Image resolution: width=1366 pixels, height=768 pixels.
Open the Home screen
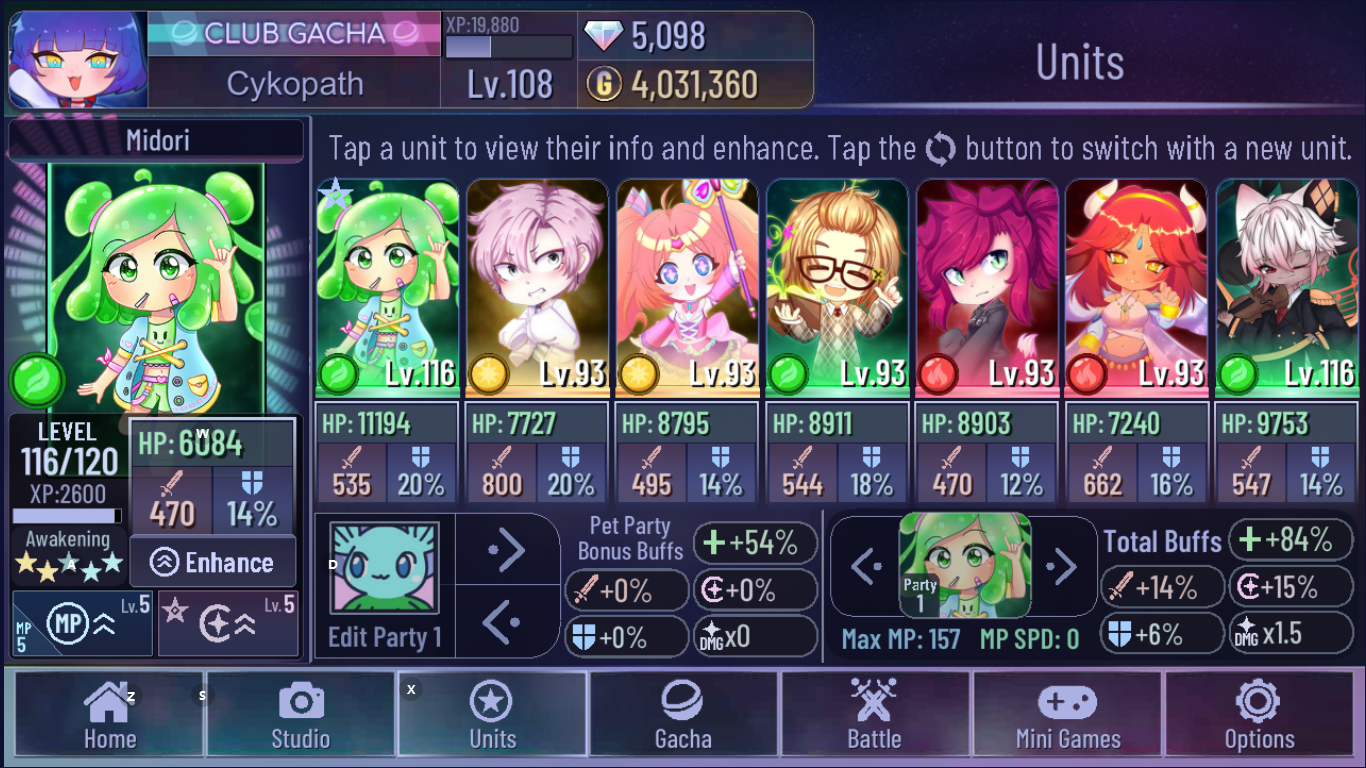coord(109,714)
